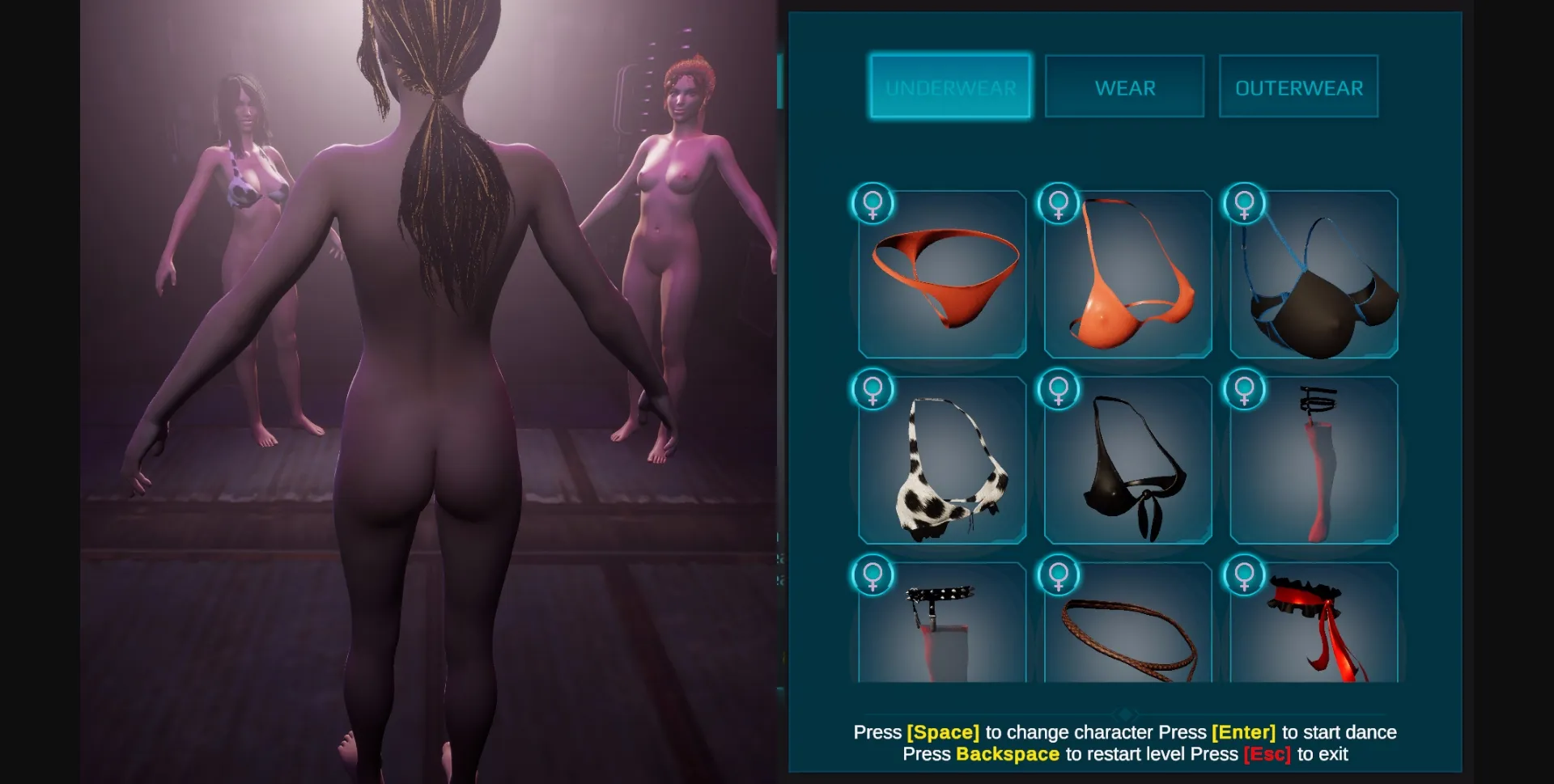Viewport: 1554px width, 784px height.
Task: Click the Backspace restart level label
Action: [1008, 754]
